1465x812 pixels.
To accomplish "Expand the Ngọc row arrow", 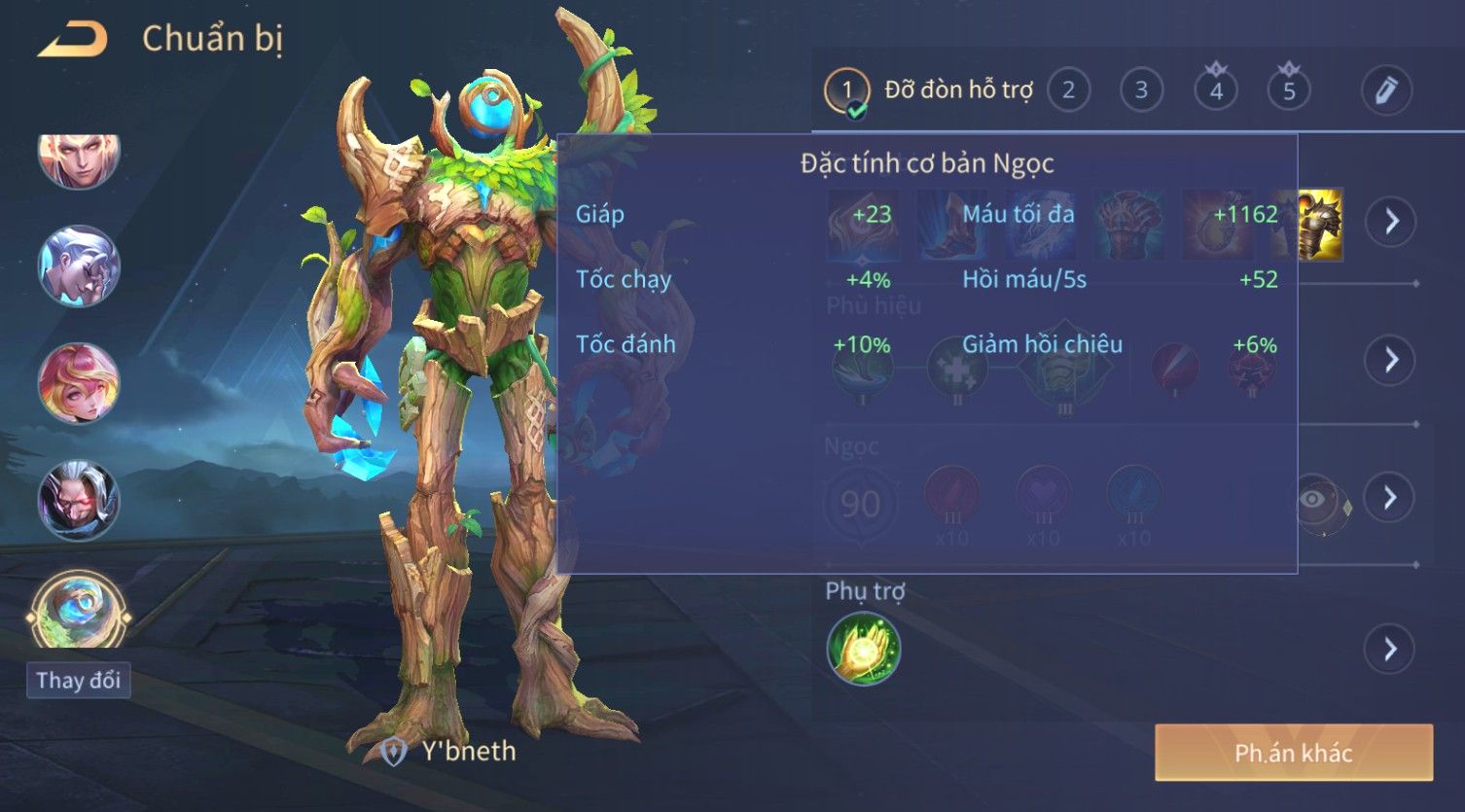I will (x=1391, y=498).
